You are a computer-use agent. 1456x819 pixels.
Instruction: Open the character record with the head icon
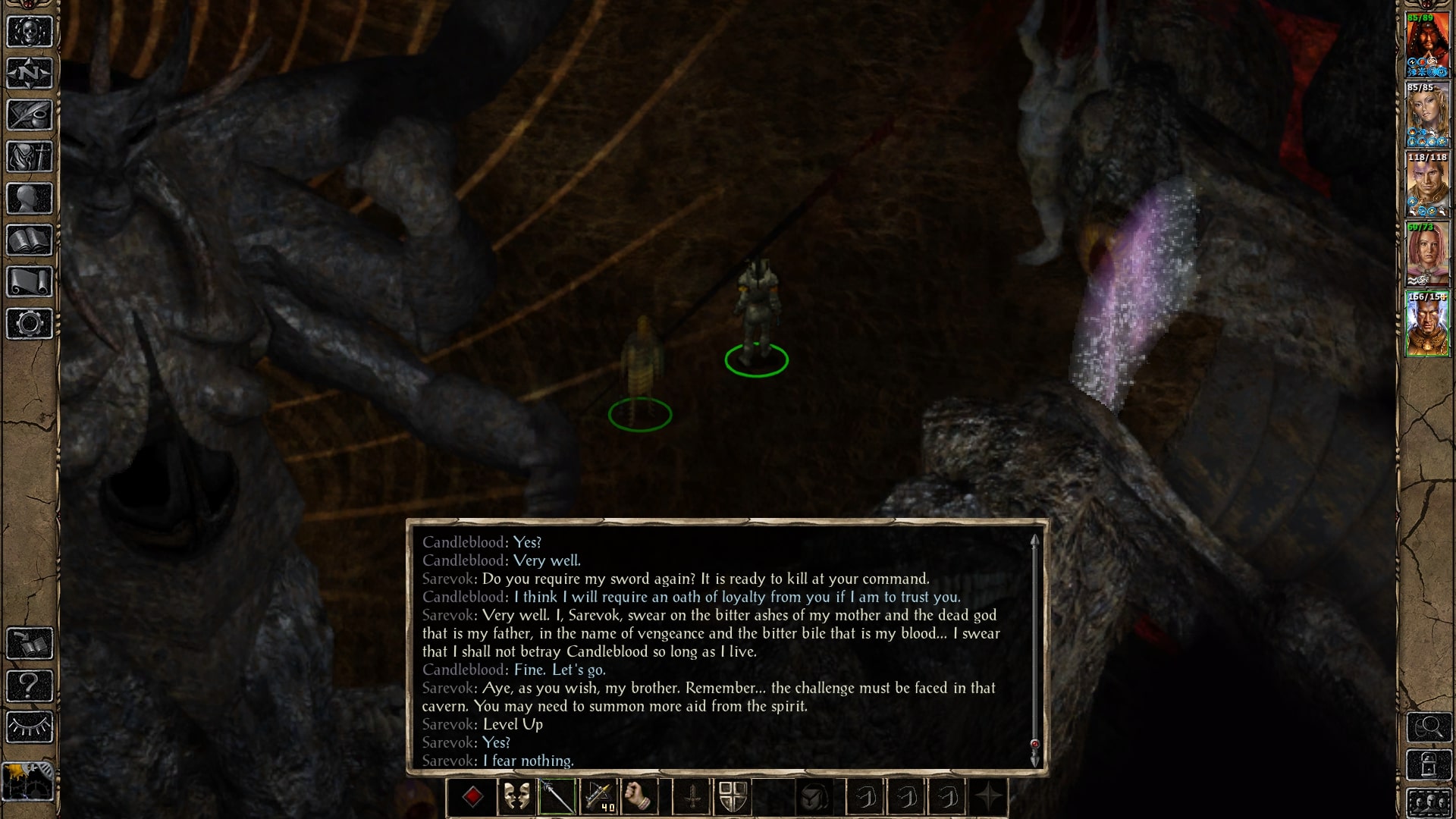pyautogui.click(x=30, y=199)
